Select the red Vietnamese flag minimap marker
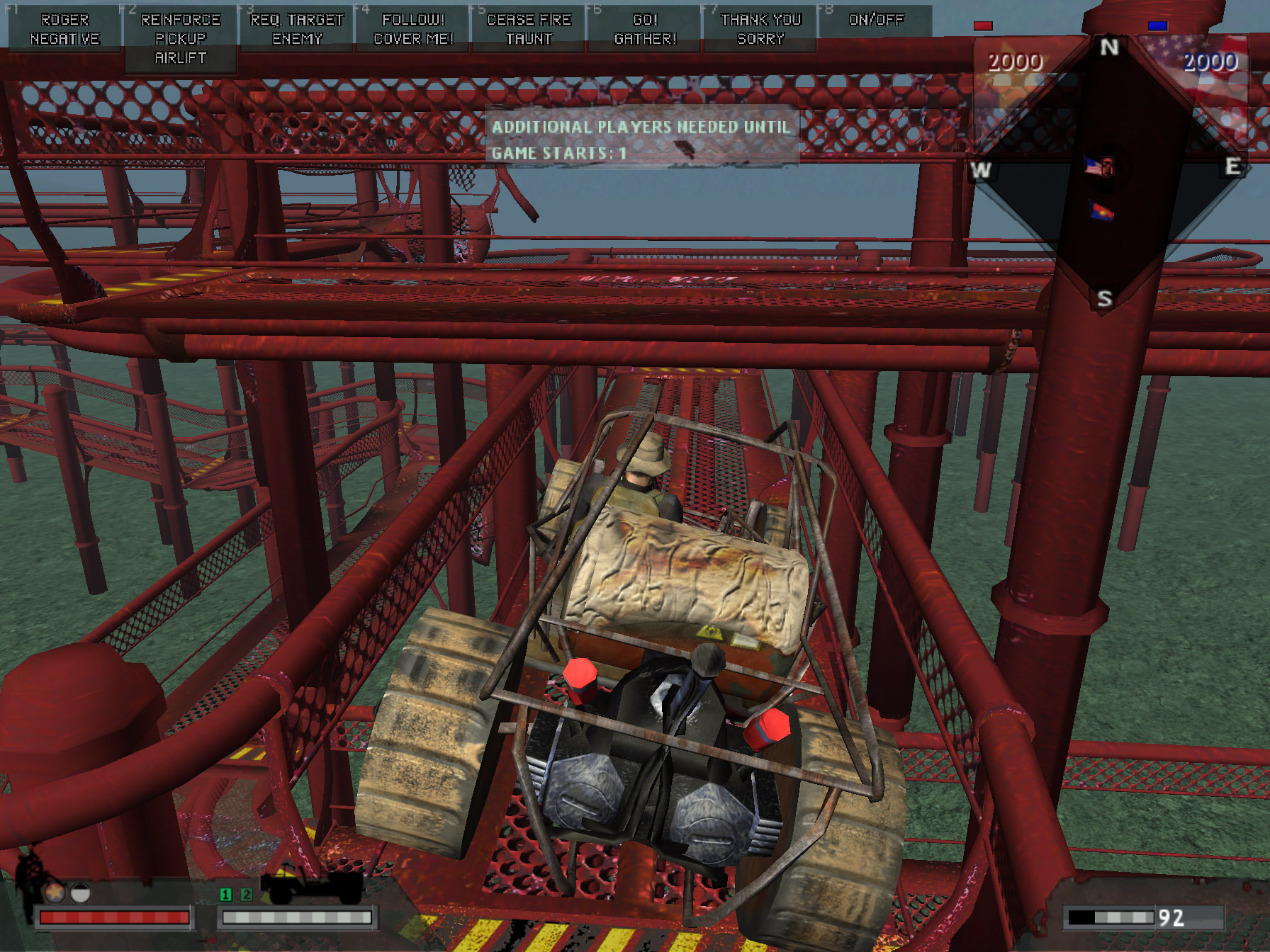The image size is (1270, 952). [x=1101, y=210]
